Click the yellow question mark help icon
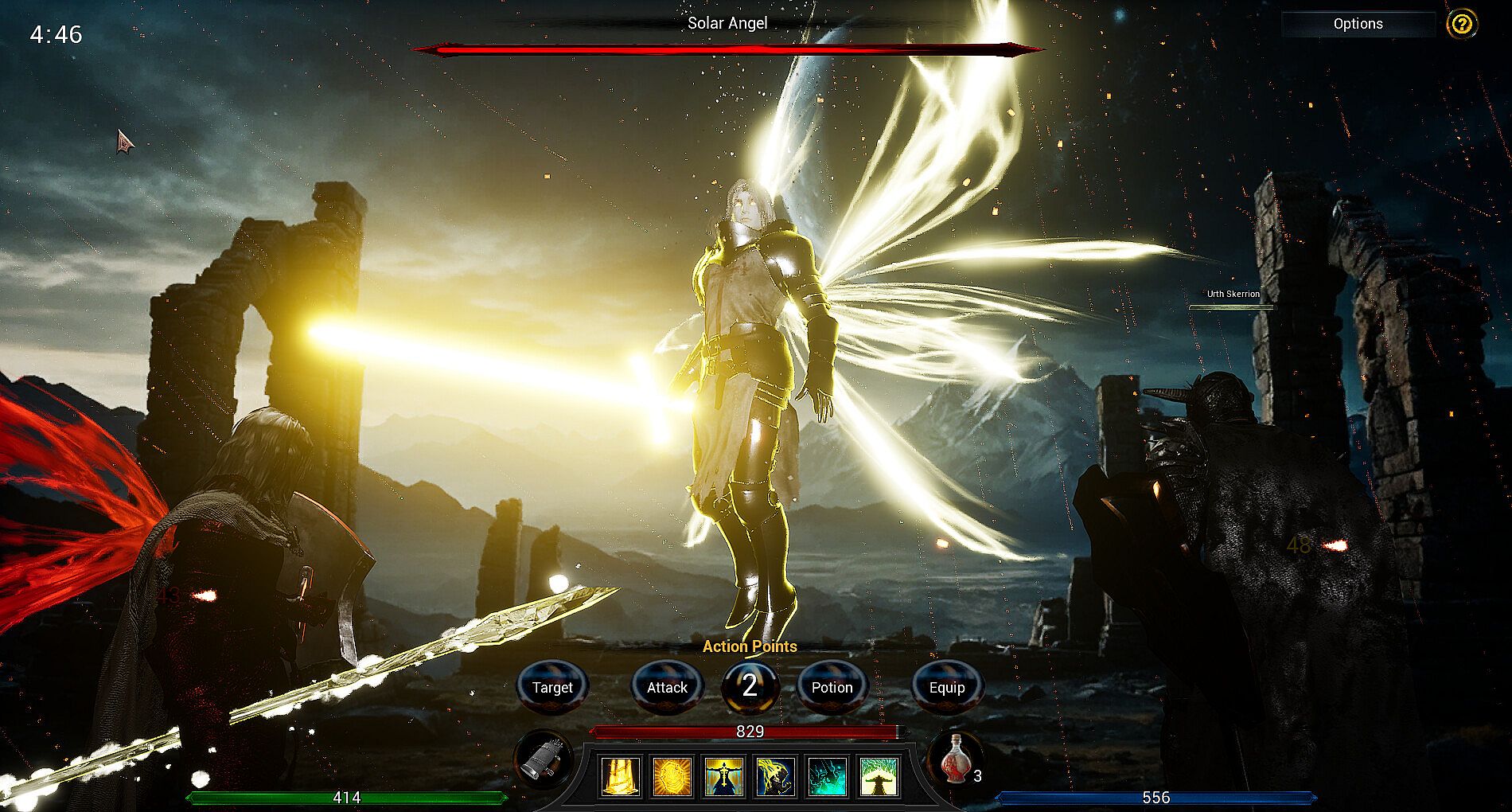Screen dimensions: 1512x812 point(1462,24)
